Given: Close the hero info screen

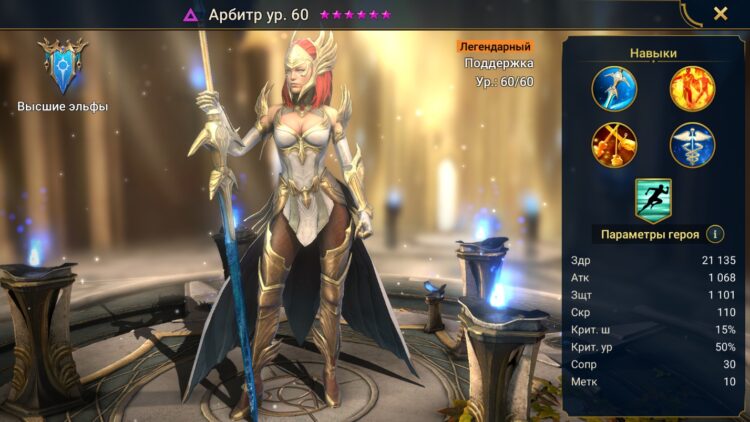Looking at the screenshot, I should pos(720,14).
